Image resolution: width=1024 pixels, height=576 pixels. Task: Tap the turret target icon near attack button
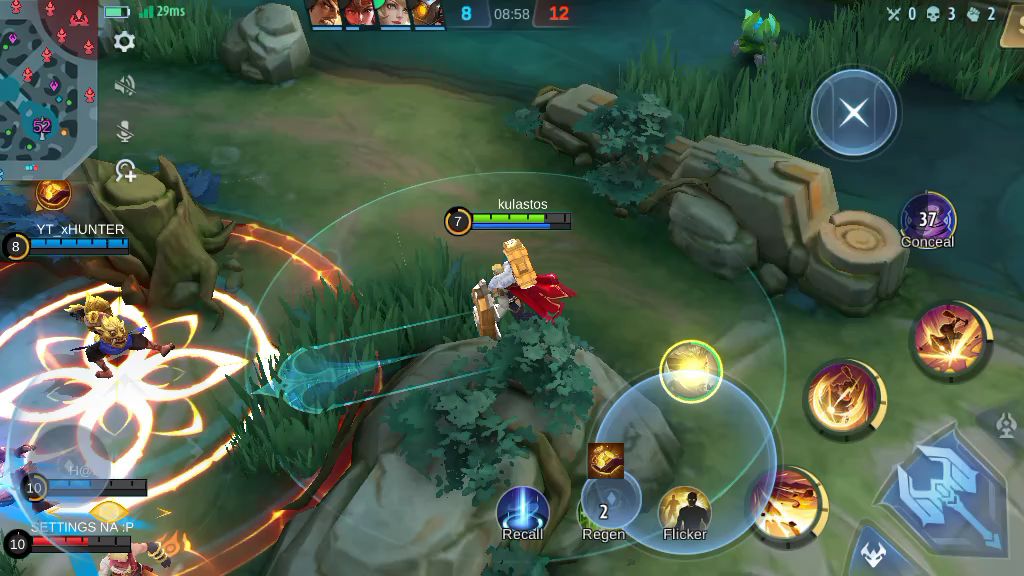pos(1006,426)
